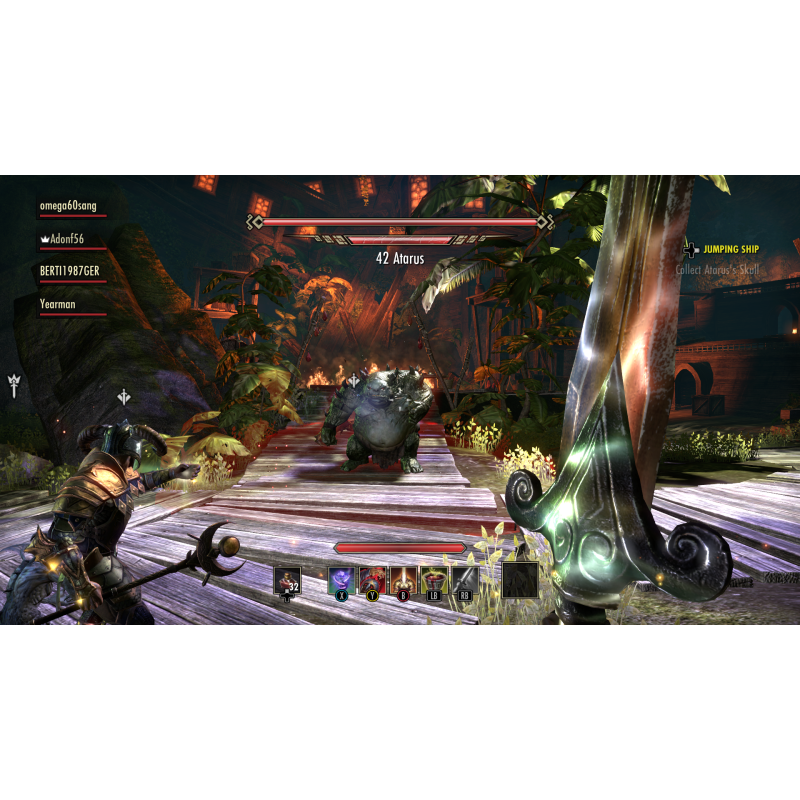Select the quickslot potion with 32 charges

pyautogui.click(x=287, y=580)
